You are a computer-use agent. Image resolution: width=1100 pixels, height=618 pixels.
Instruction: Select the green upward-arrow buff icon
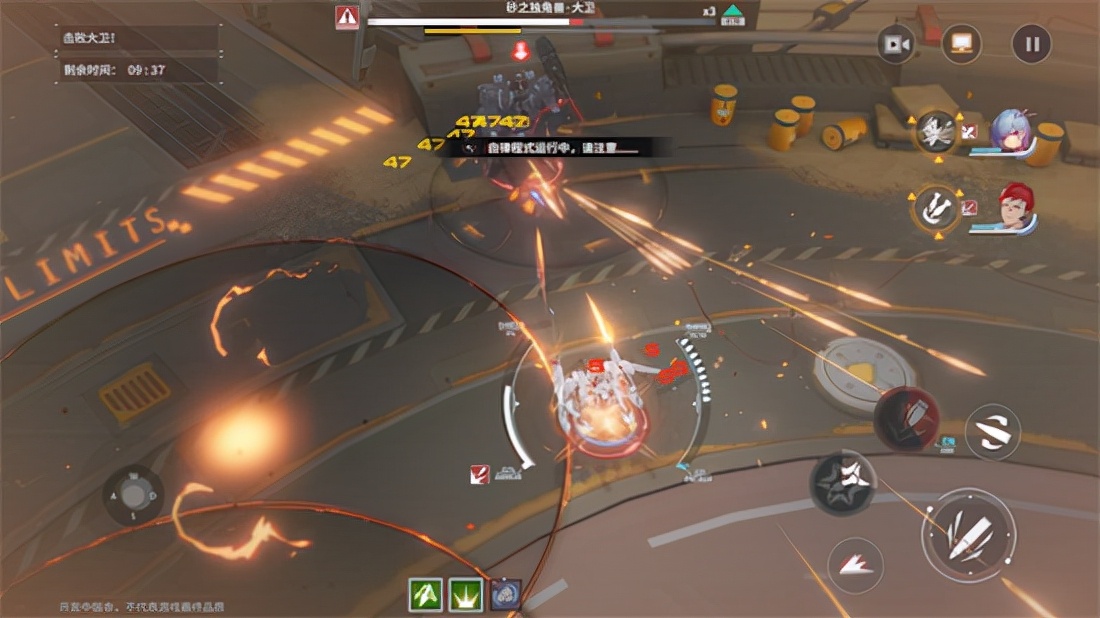[427, 594]
